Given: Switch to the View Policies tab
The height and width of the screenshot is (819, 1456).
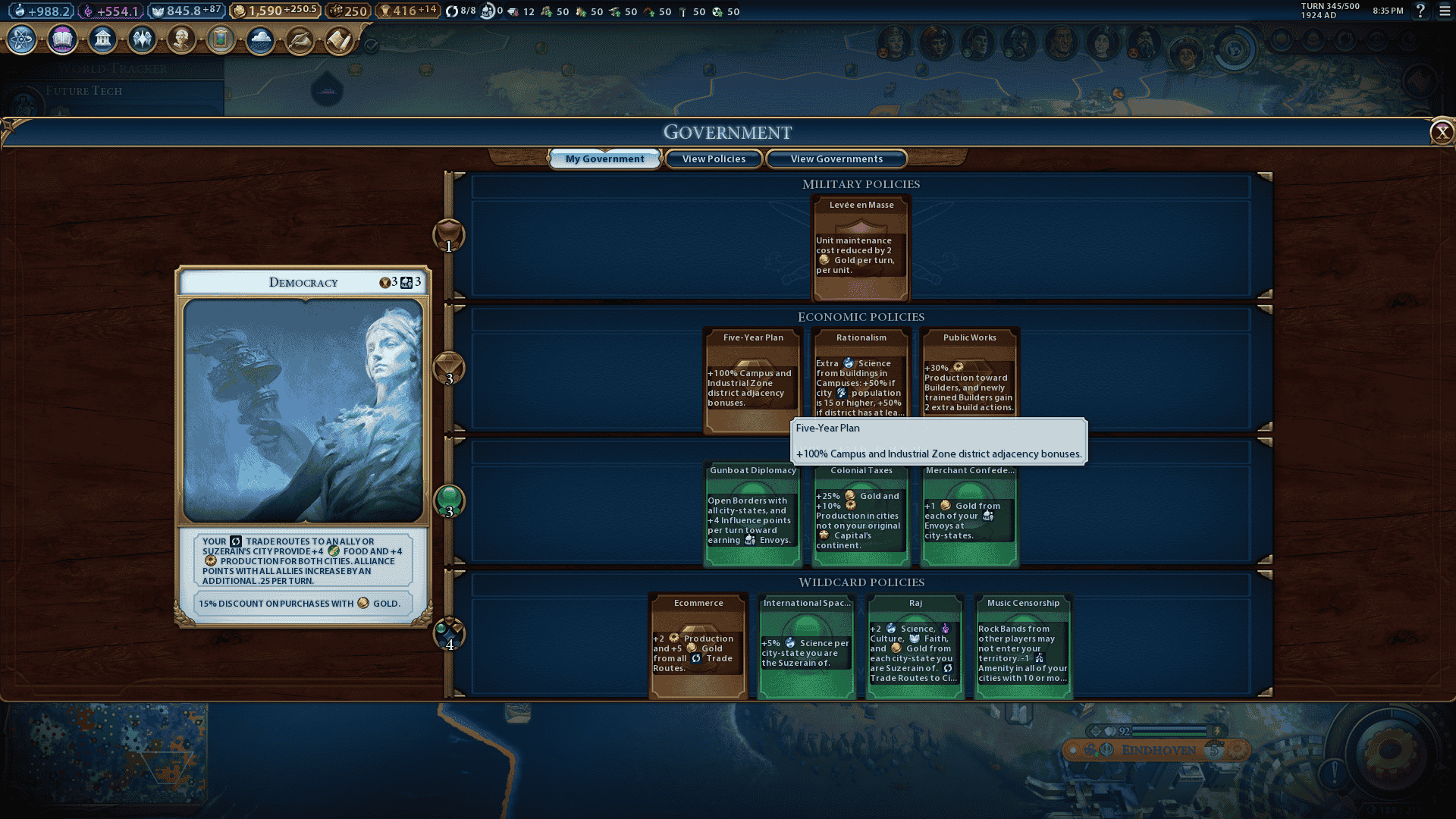Looking at the screenshot, I should point(714,159).
